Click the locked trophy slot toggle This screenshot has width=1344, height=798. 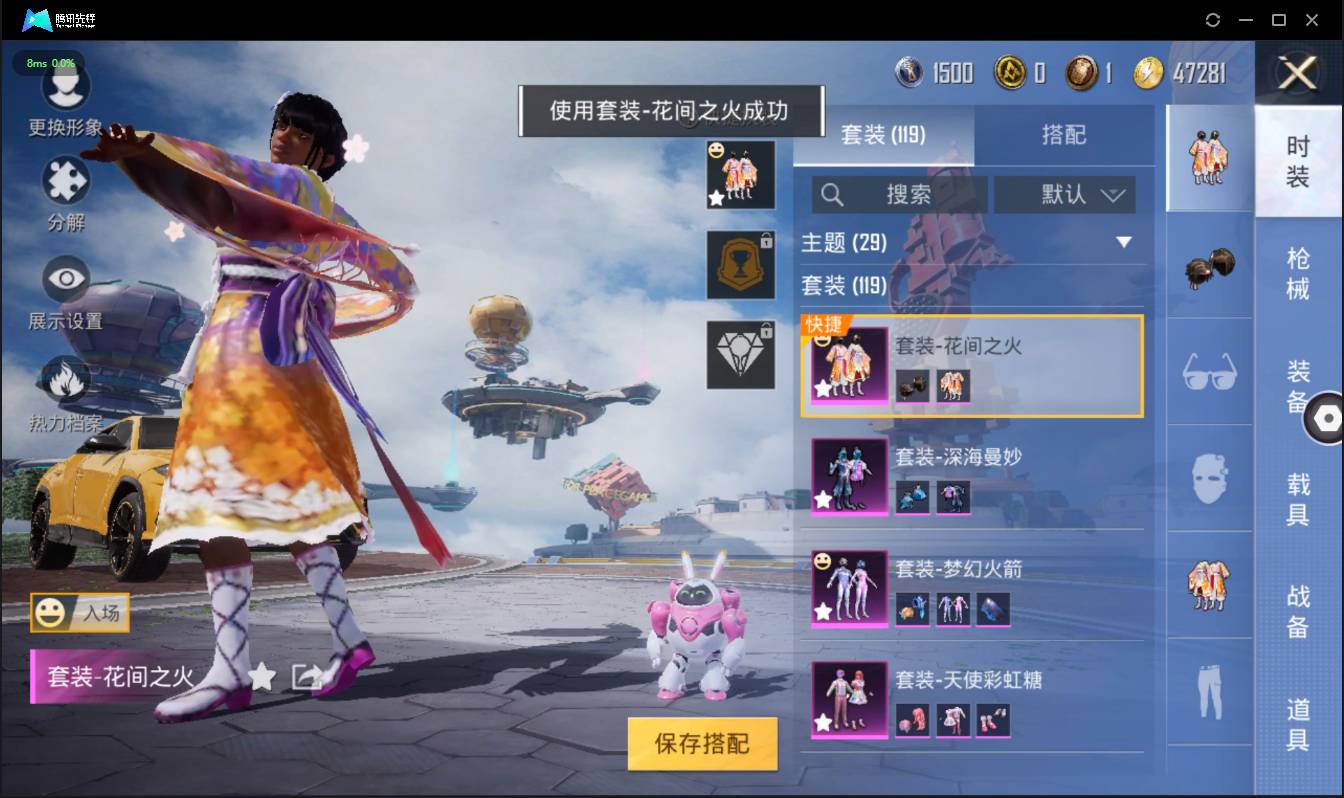point(740,265)
